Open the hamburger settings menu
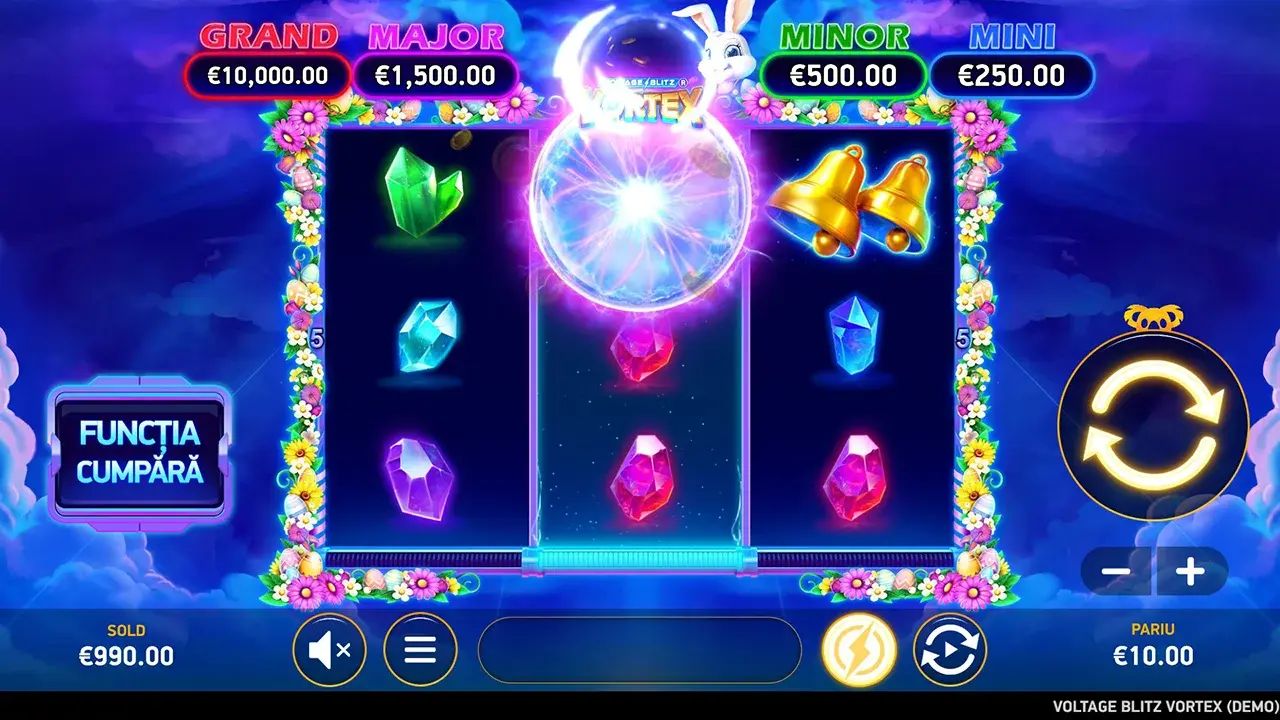 tap(420, 649)
